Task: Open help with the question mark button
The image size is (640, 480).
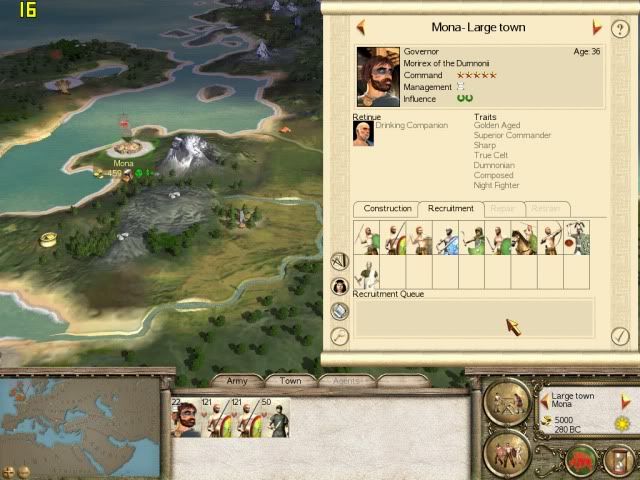Action: (x=620, y=29)
